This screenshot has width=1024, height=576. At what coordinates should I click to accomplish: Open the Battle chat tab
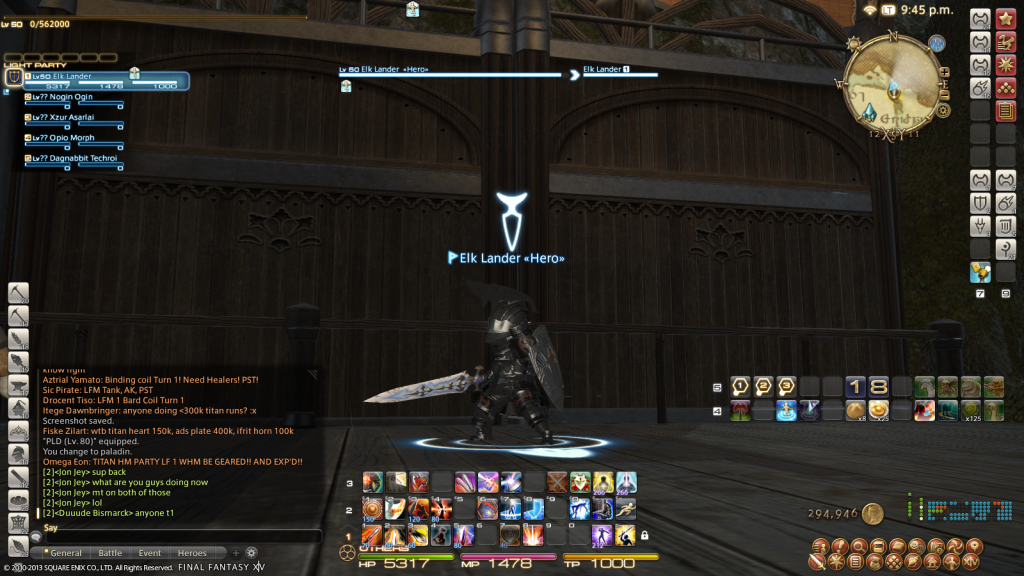point(110,553)
